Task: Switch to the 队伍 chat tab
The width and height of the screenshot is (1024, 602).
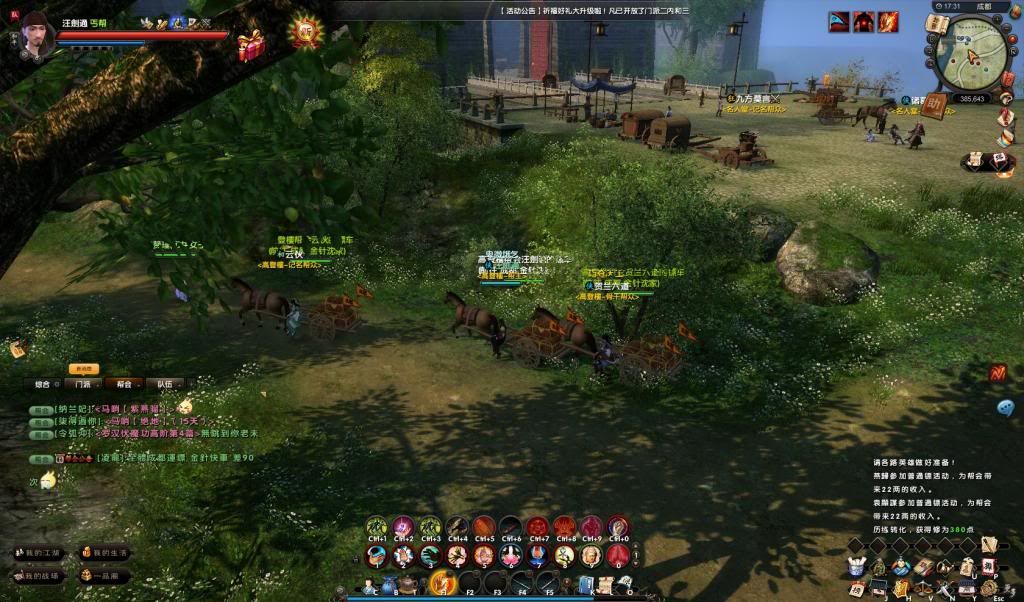Action: click(164, 383)
